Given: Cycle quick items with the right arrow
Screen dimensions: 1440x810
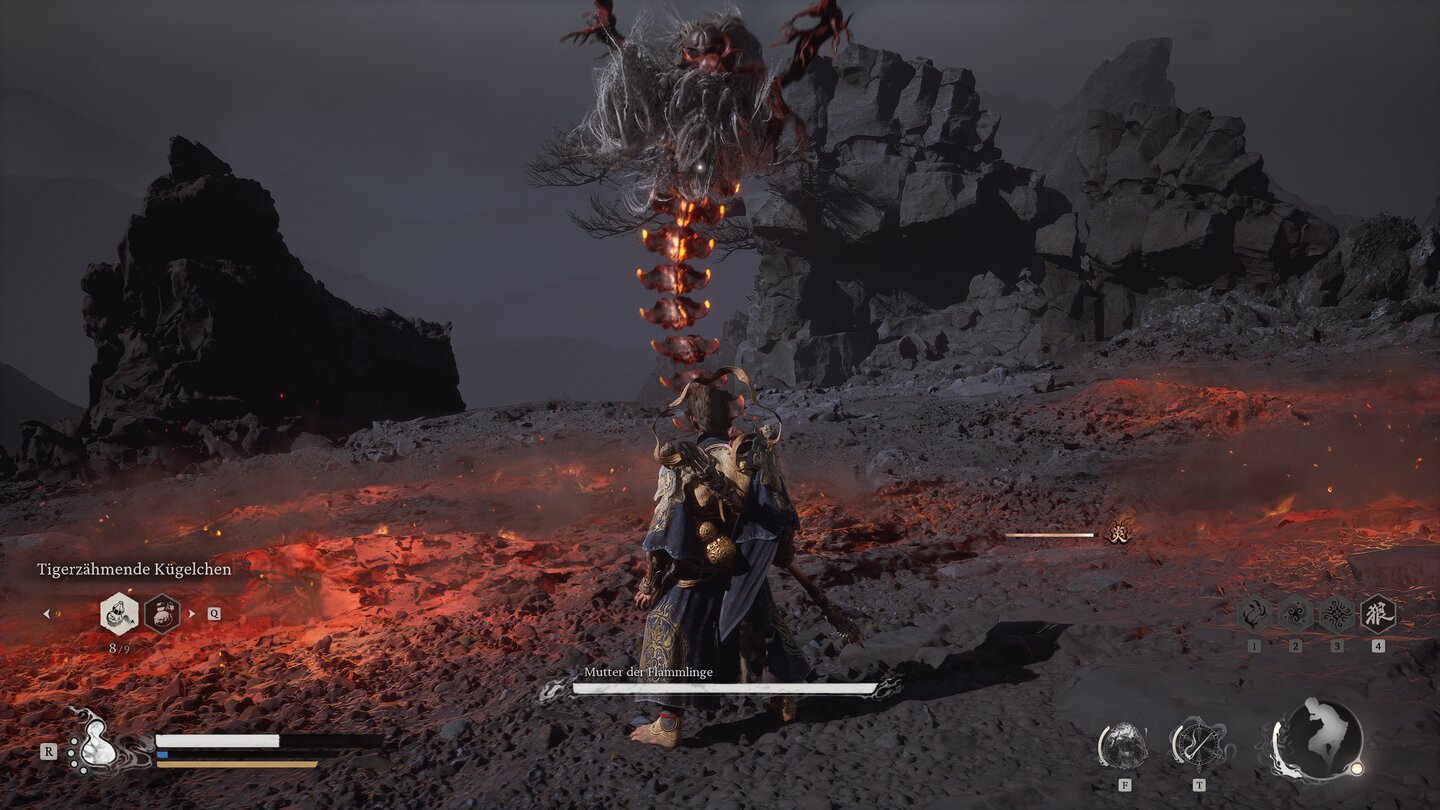Looking at the screenshot, I should (x=192, y=614).
